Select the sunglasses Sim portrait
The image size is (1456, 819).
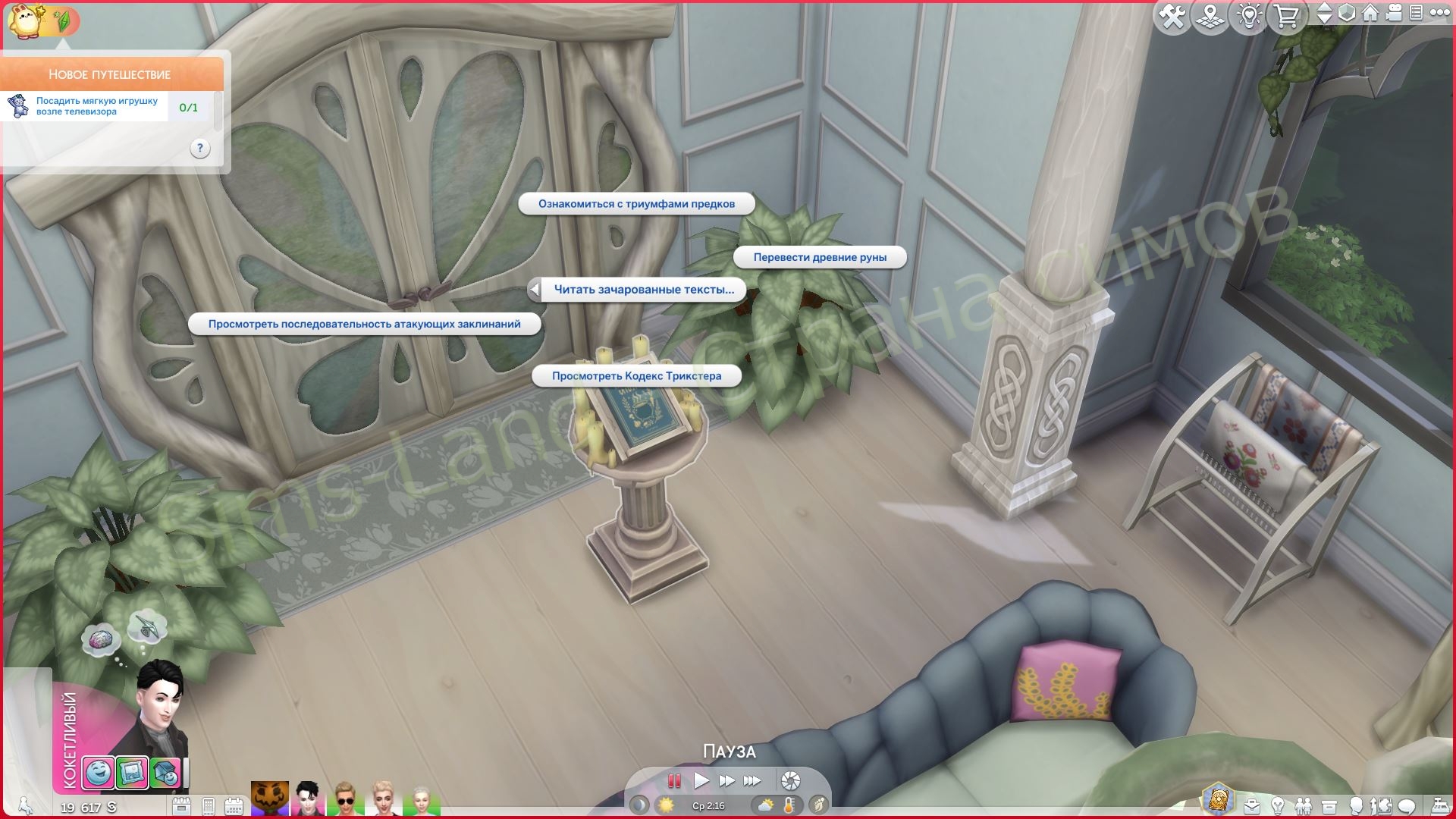[345, 799]
